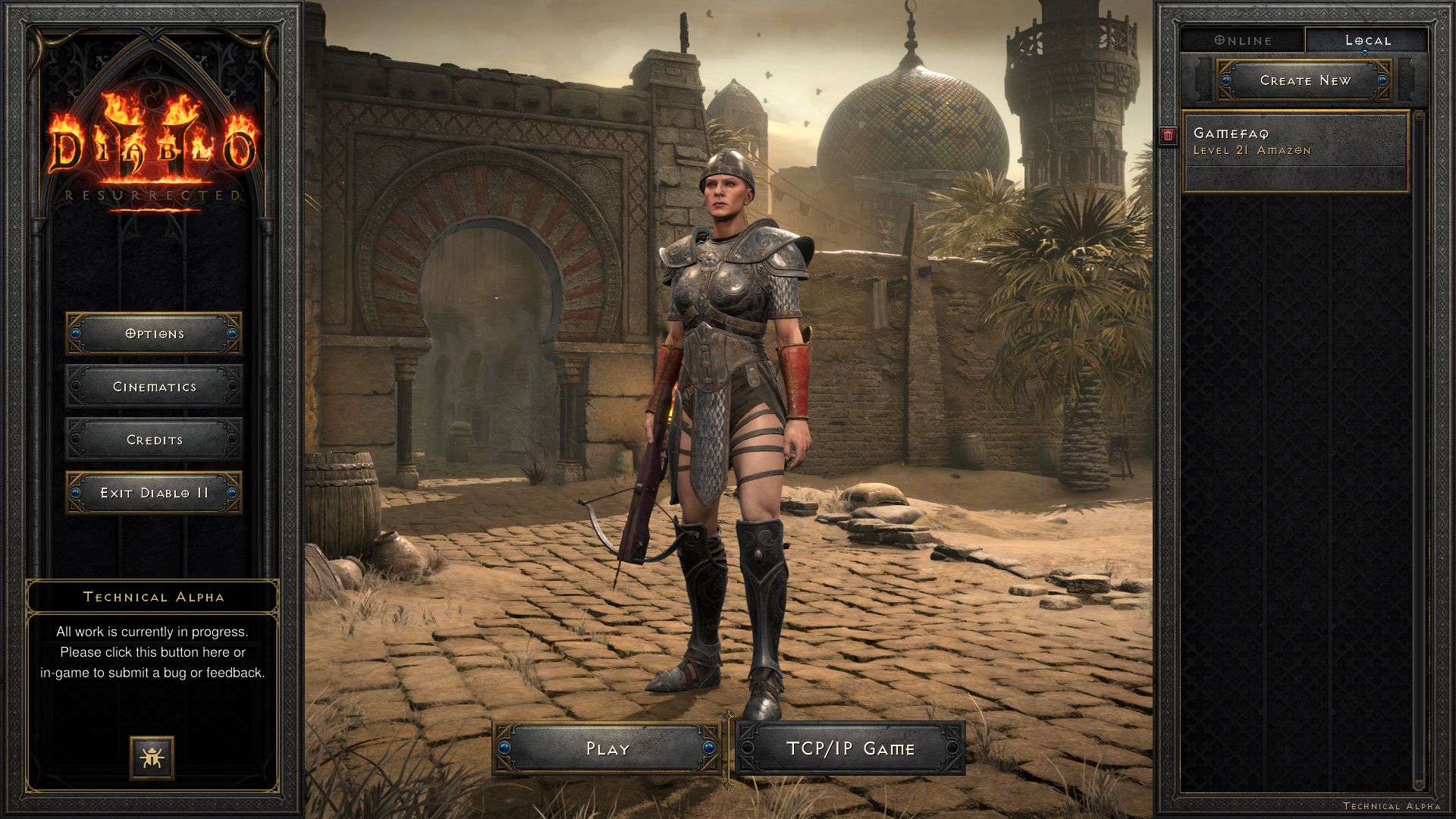This screenshot has height=819, width=1456.
Task: Click Exit Diablo II button
Action: click(154, 493)
